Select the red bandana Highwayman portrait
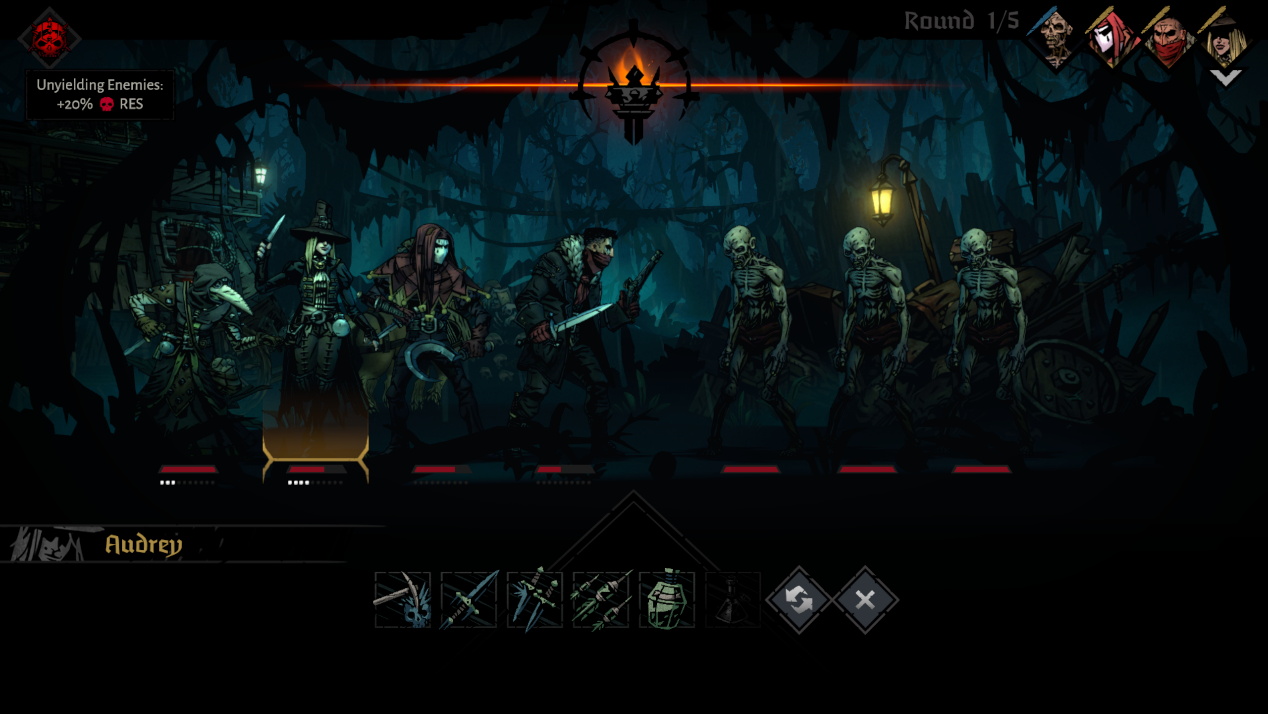This screenshot has height=714, width=1268. pos(1168,38)
